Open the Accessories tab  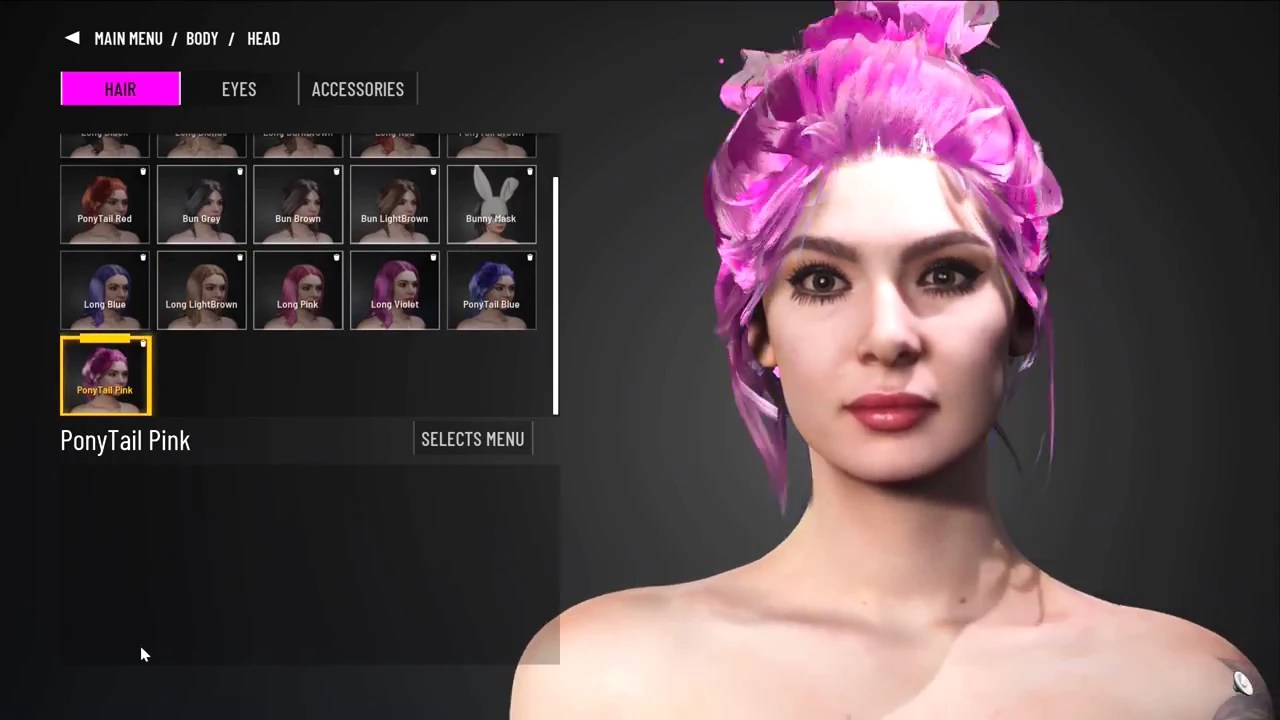click(x=357, y=89)
